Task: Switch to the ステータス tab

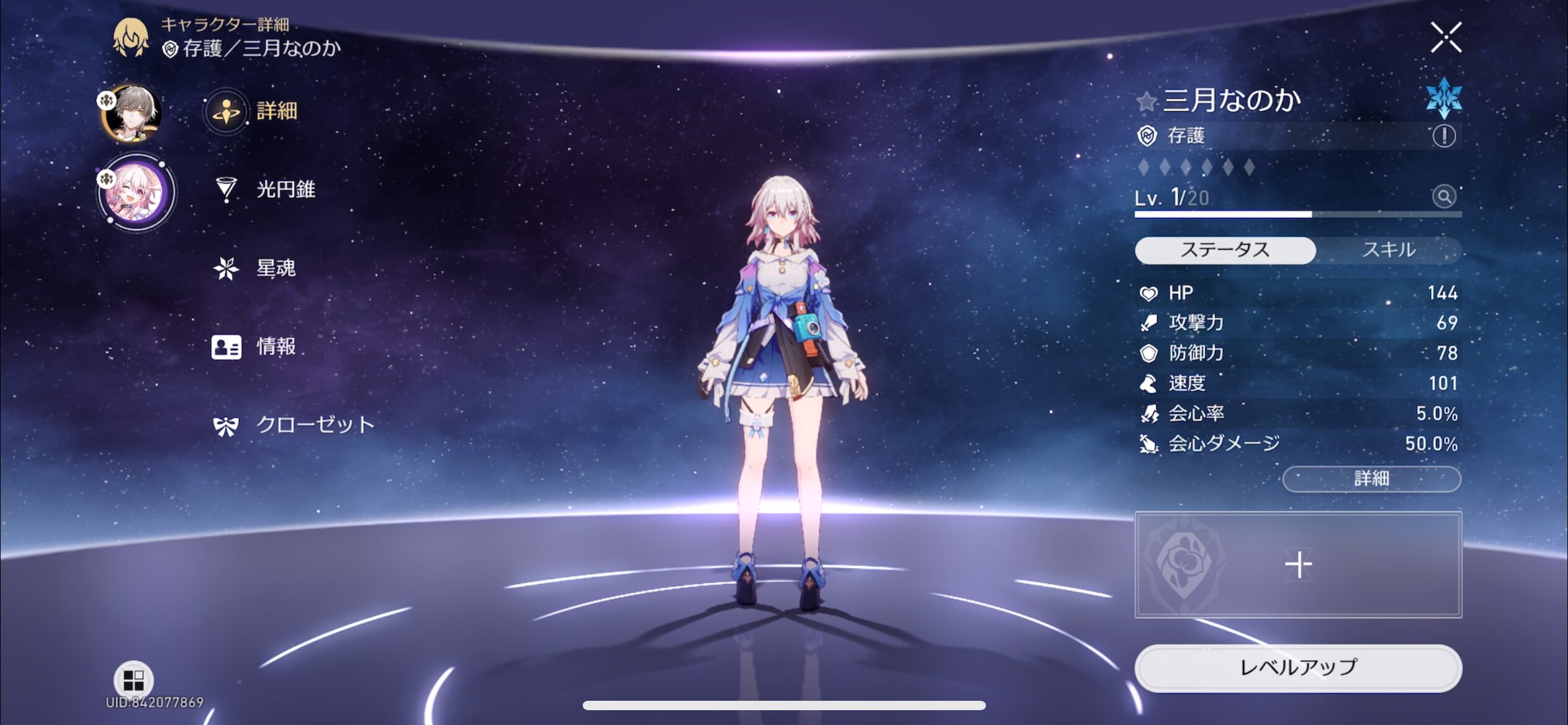Action: [x=1224, y=250]
